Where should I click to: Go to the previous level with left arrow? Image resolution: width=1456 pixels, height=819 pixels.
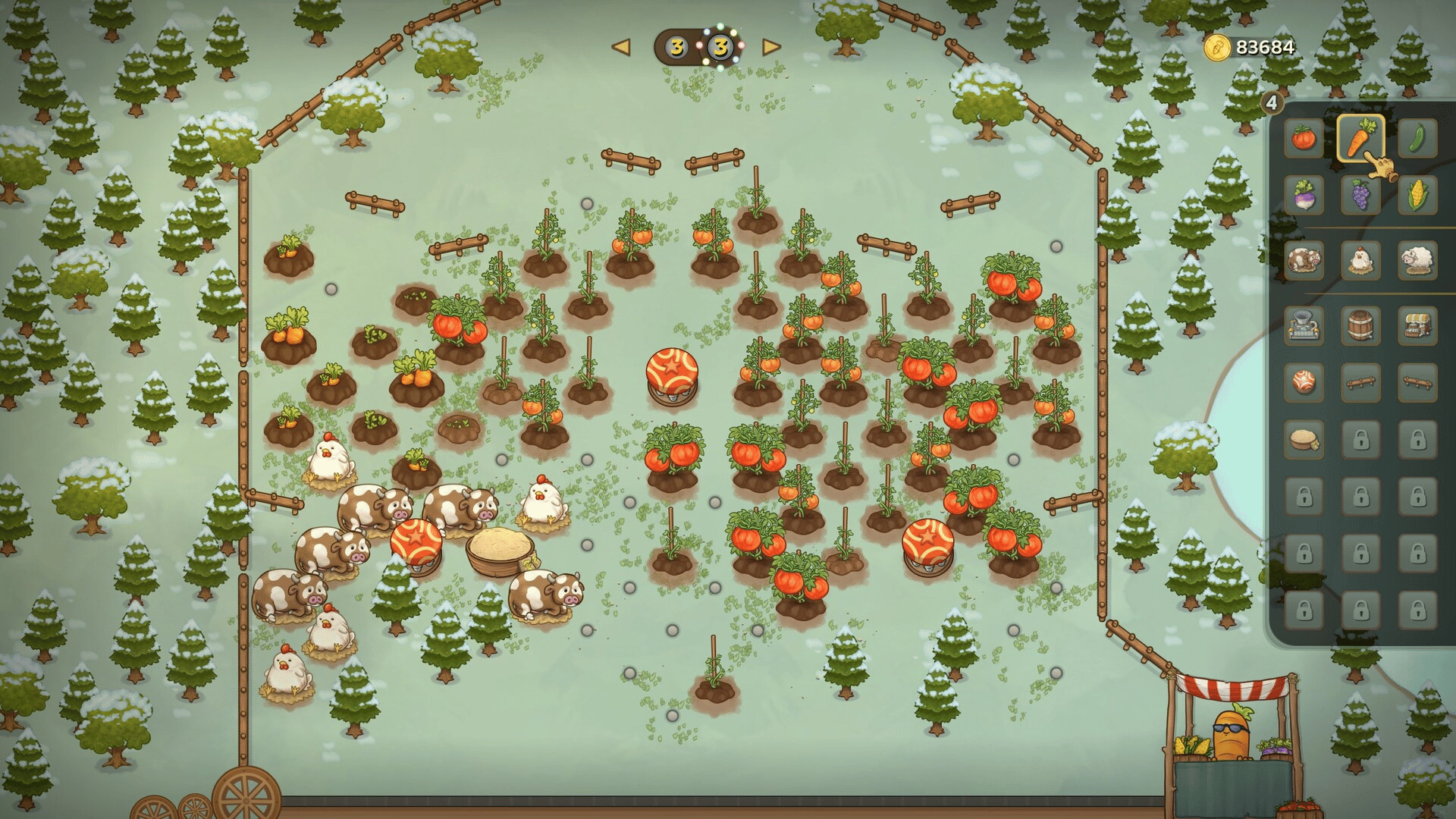point(621,48)
